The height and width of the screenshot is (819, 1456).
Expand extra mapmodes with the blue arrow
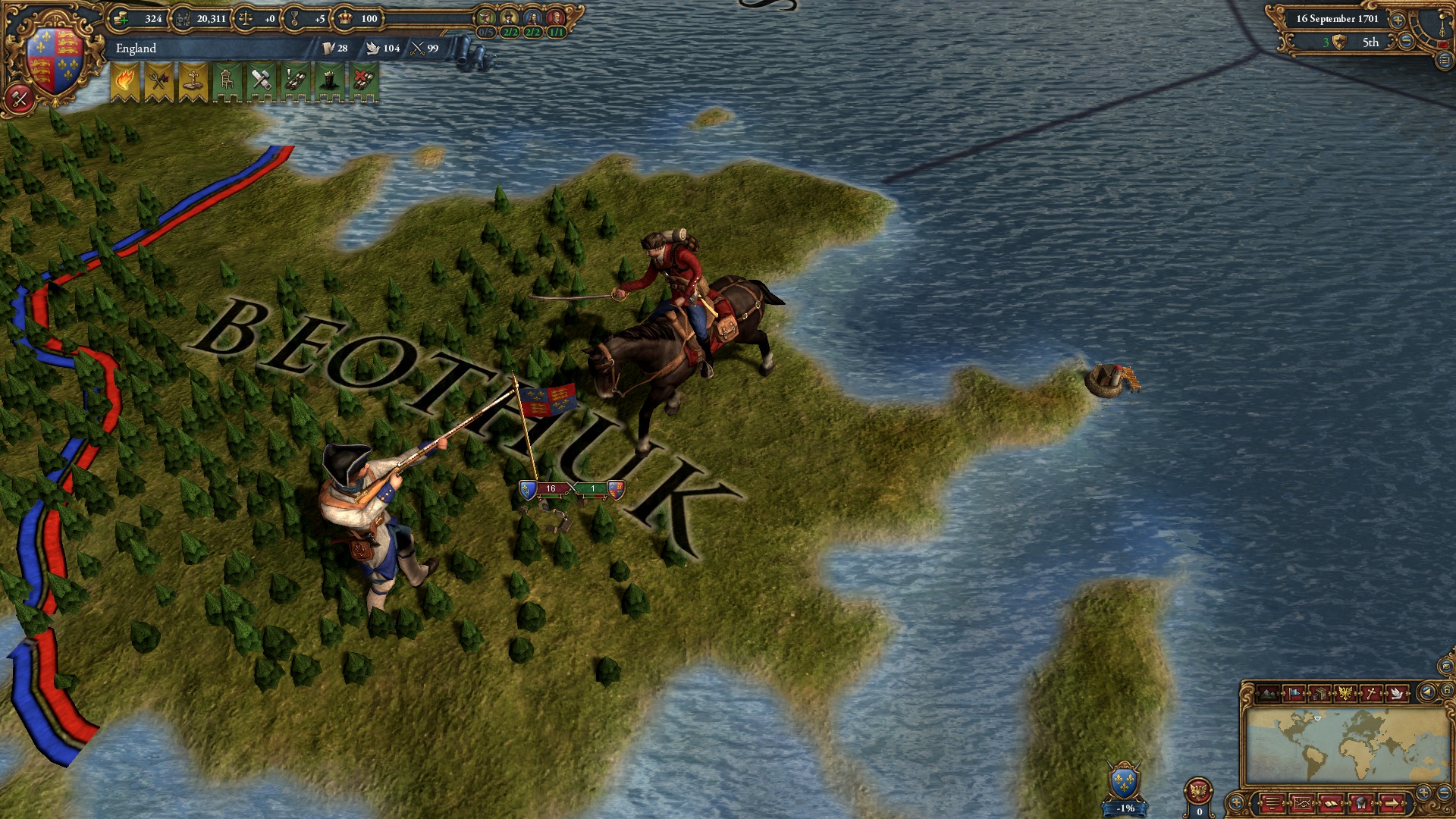click(x=1427, y=692)
